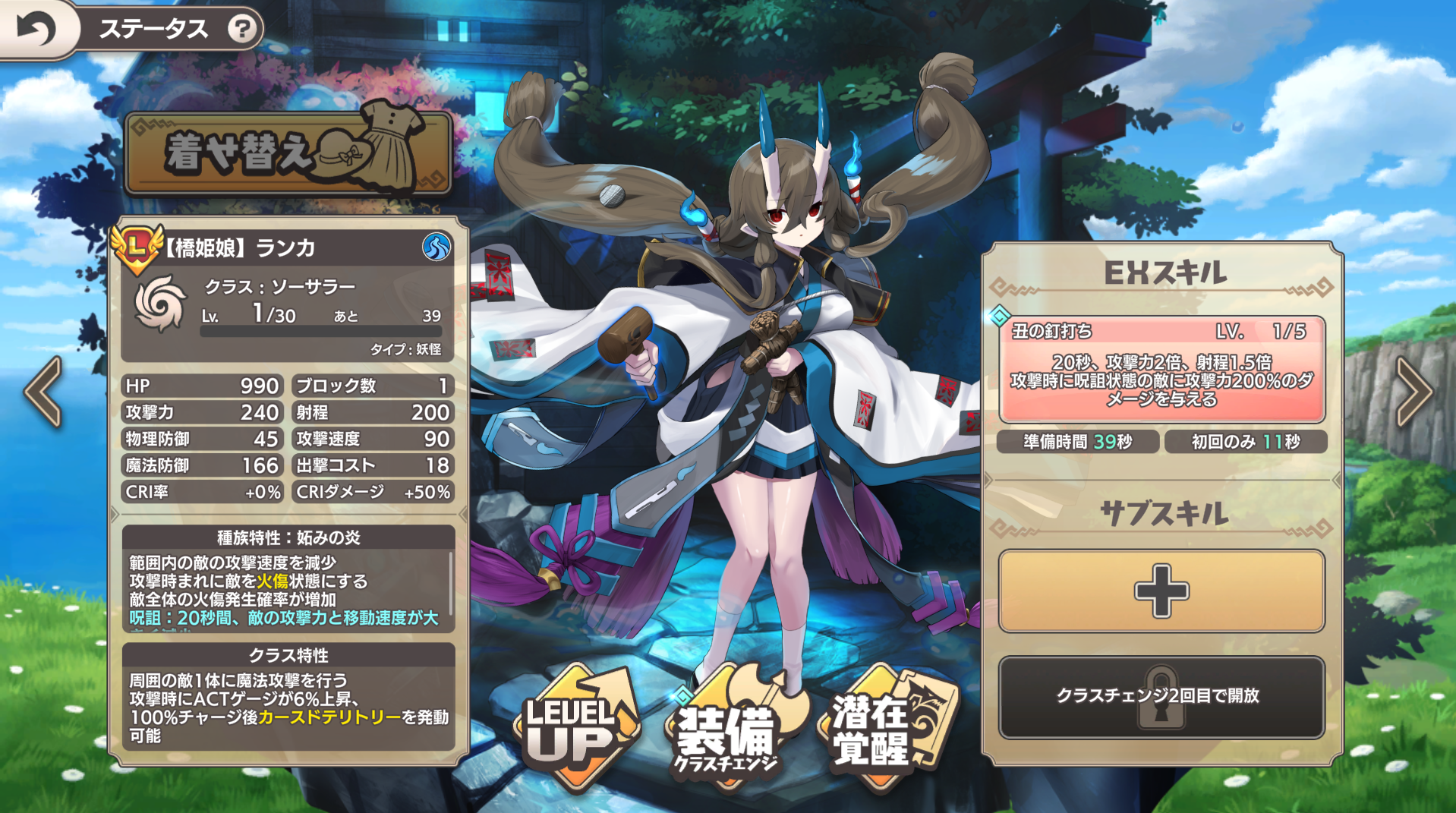1456x813 pixels.
Task: Open the status help question mark
Action: tap(242, 29)
